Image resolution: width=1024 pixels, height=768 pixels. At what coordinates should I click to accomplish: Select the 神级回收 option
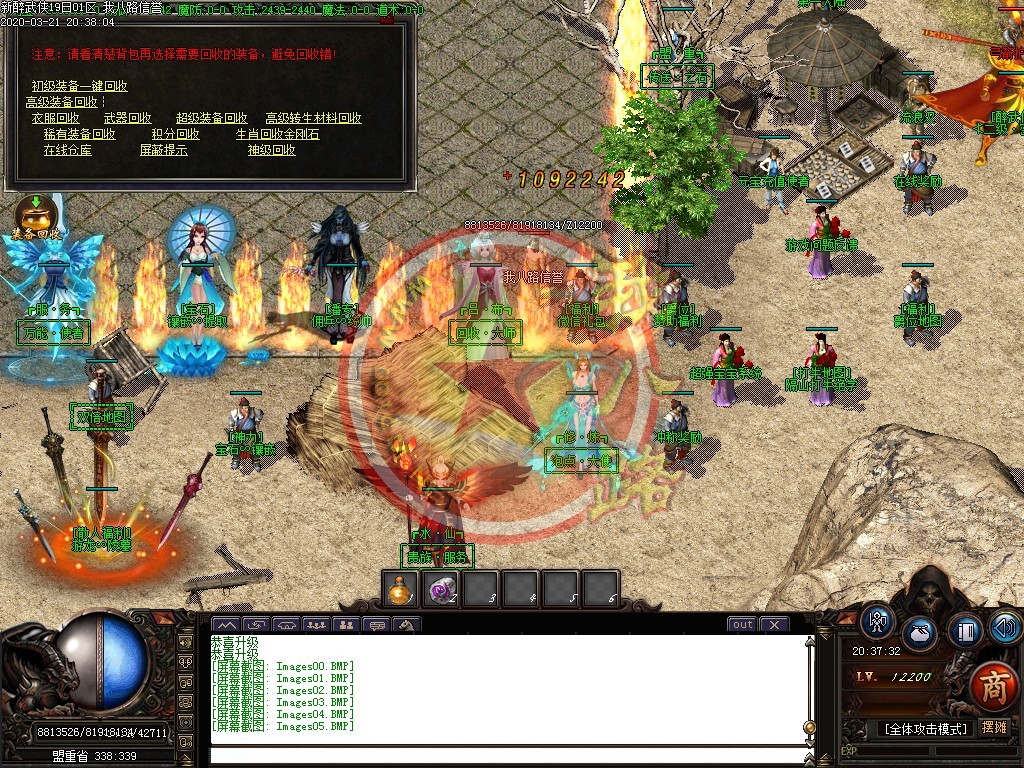(271, 150)
